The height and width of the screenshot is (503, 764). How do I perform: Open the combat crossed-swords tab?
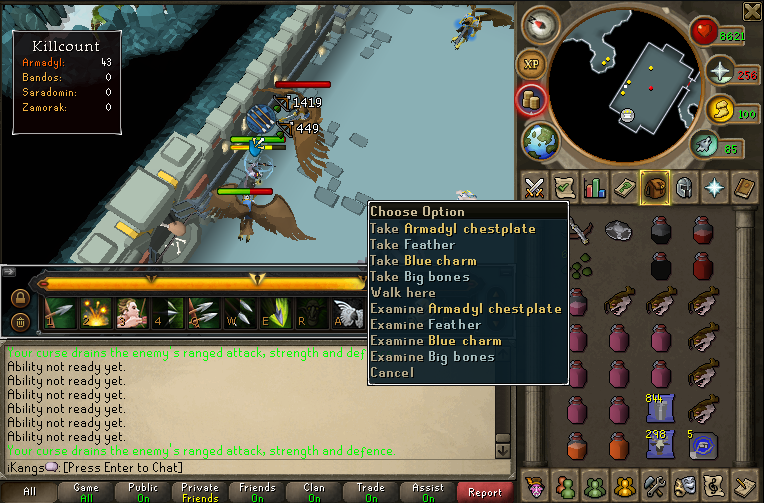point(535,187)
